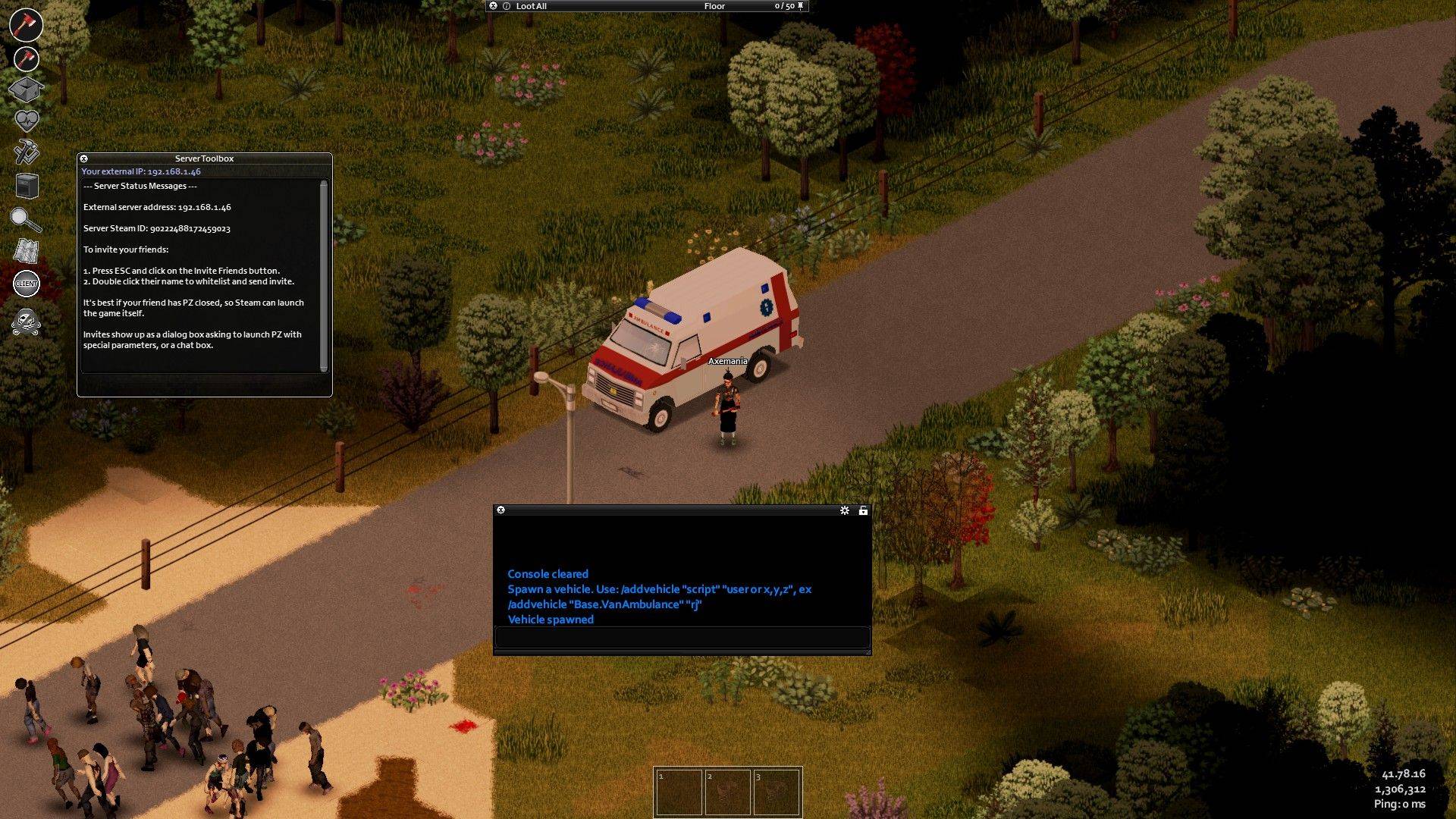1456x819 pixels.
Task: Select the secondary equipped axe icon
Action: click(27, 58)
